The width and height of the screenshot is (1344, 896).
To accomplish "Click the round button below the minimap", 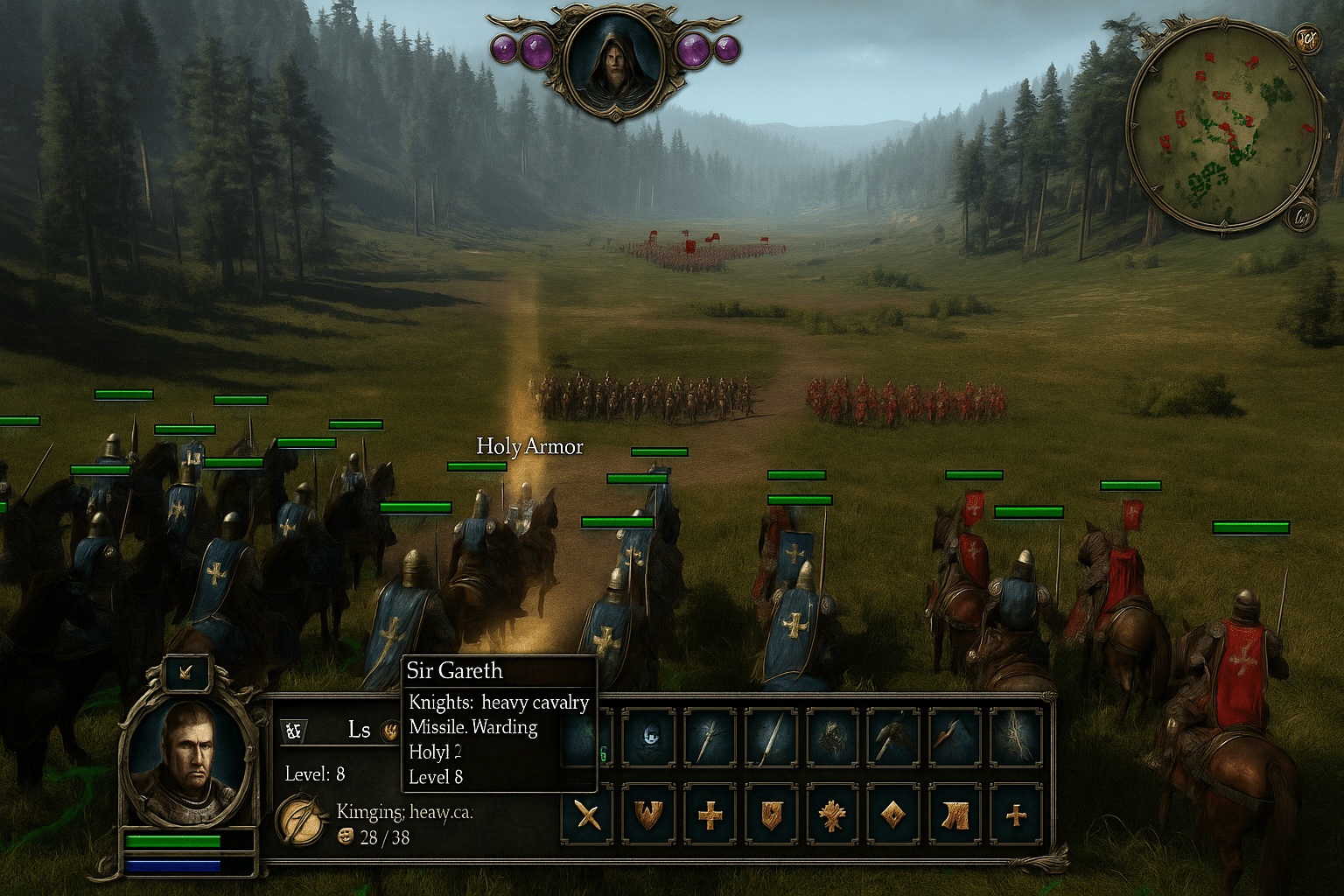I will [x=1303, y=216].
